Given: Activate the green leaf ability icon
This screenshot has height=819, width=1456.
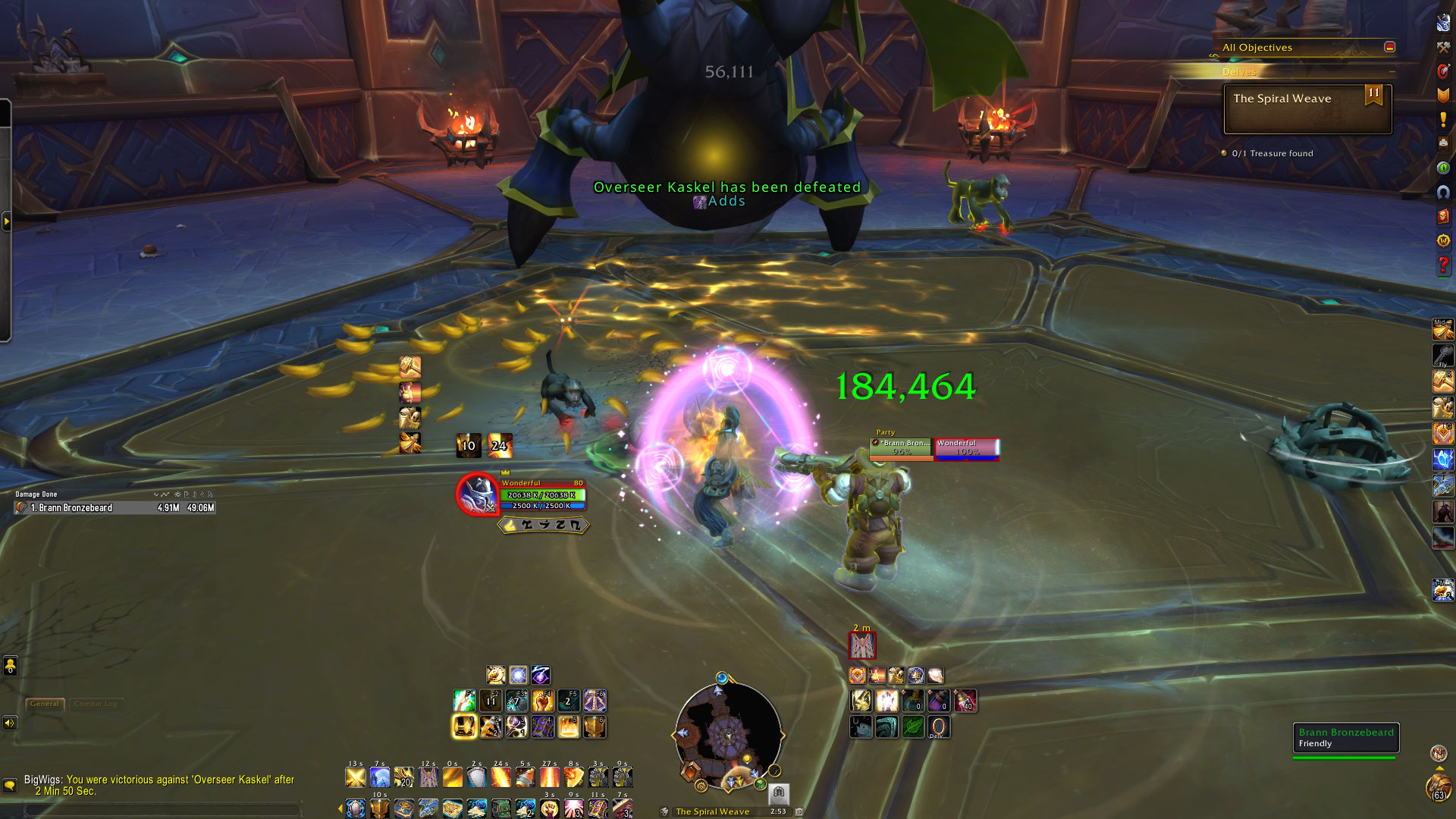Looking at the screenshot, I should (x=913, y=726).
